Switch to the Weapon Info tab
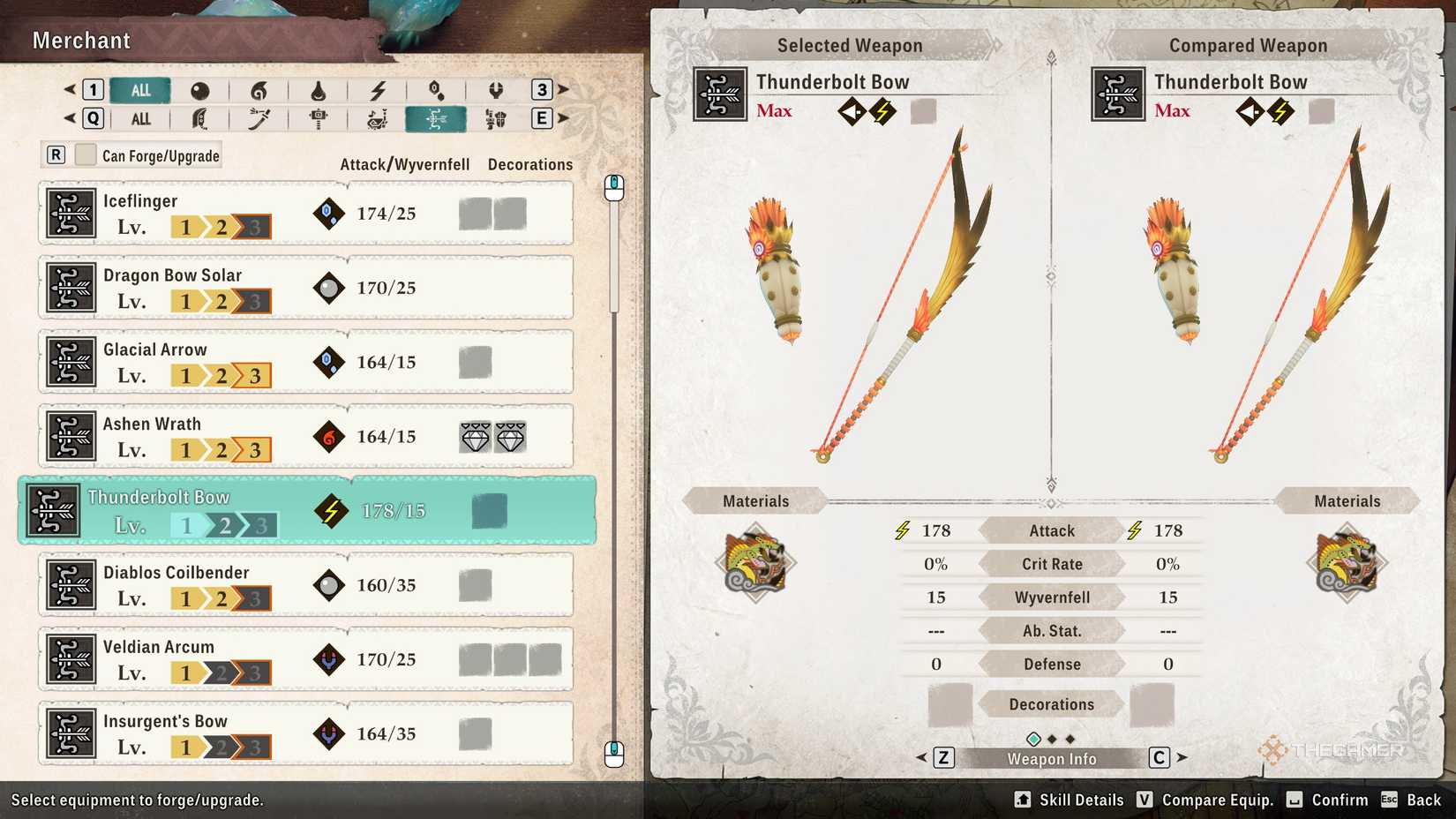 click(1050, 757)
